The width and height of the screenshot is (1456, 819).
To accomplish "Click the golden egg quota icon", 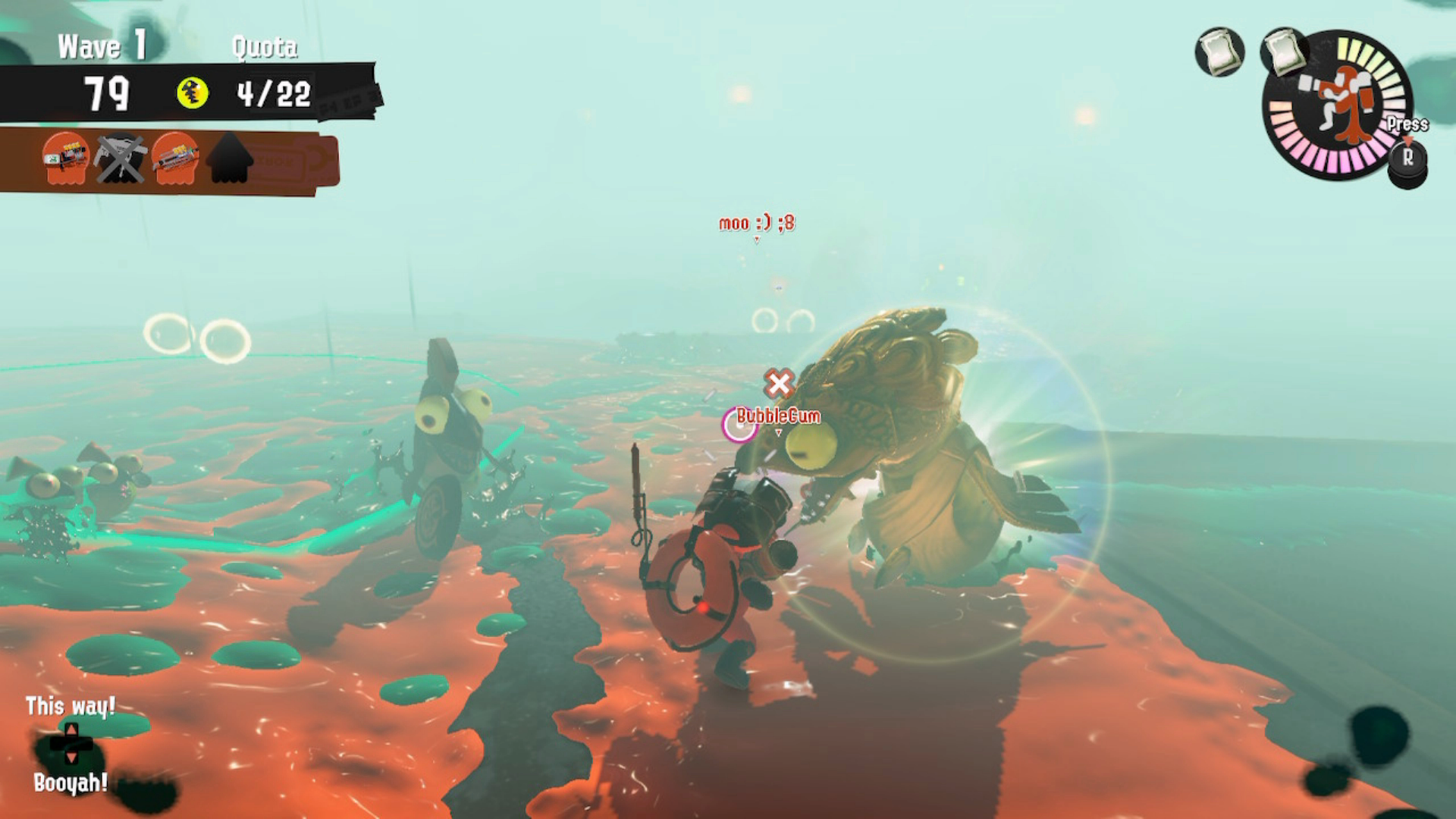I will 193,94.
